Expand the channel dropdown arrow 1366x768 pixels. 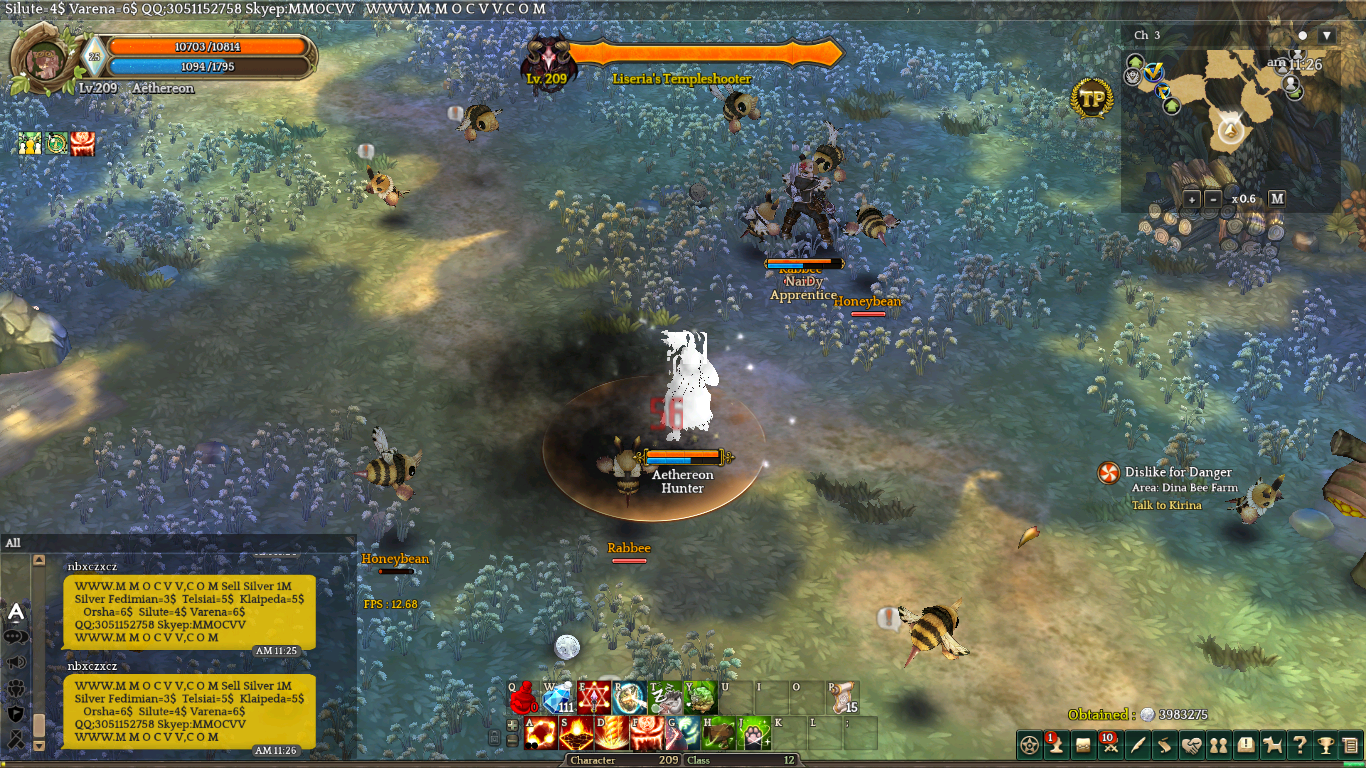point(1327,36)
